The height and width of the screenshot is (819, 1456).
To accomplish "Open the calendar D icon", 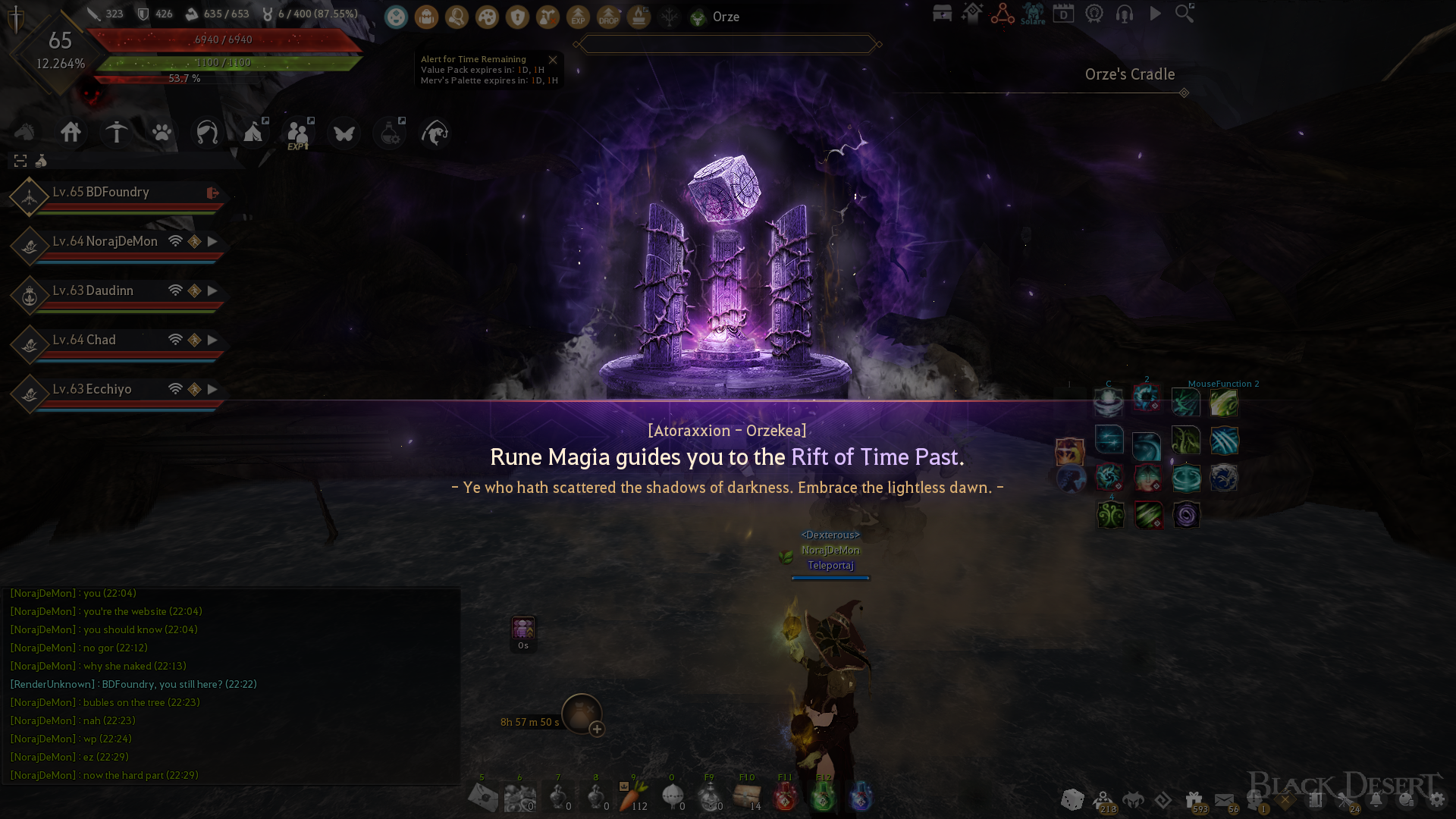I will tap(1063, 14).
